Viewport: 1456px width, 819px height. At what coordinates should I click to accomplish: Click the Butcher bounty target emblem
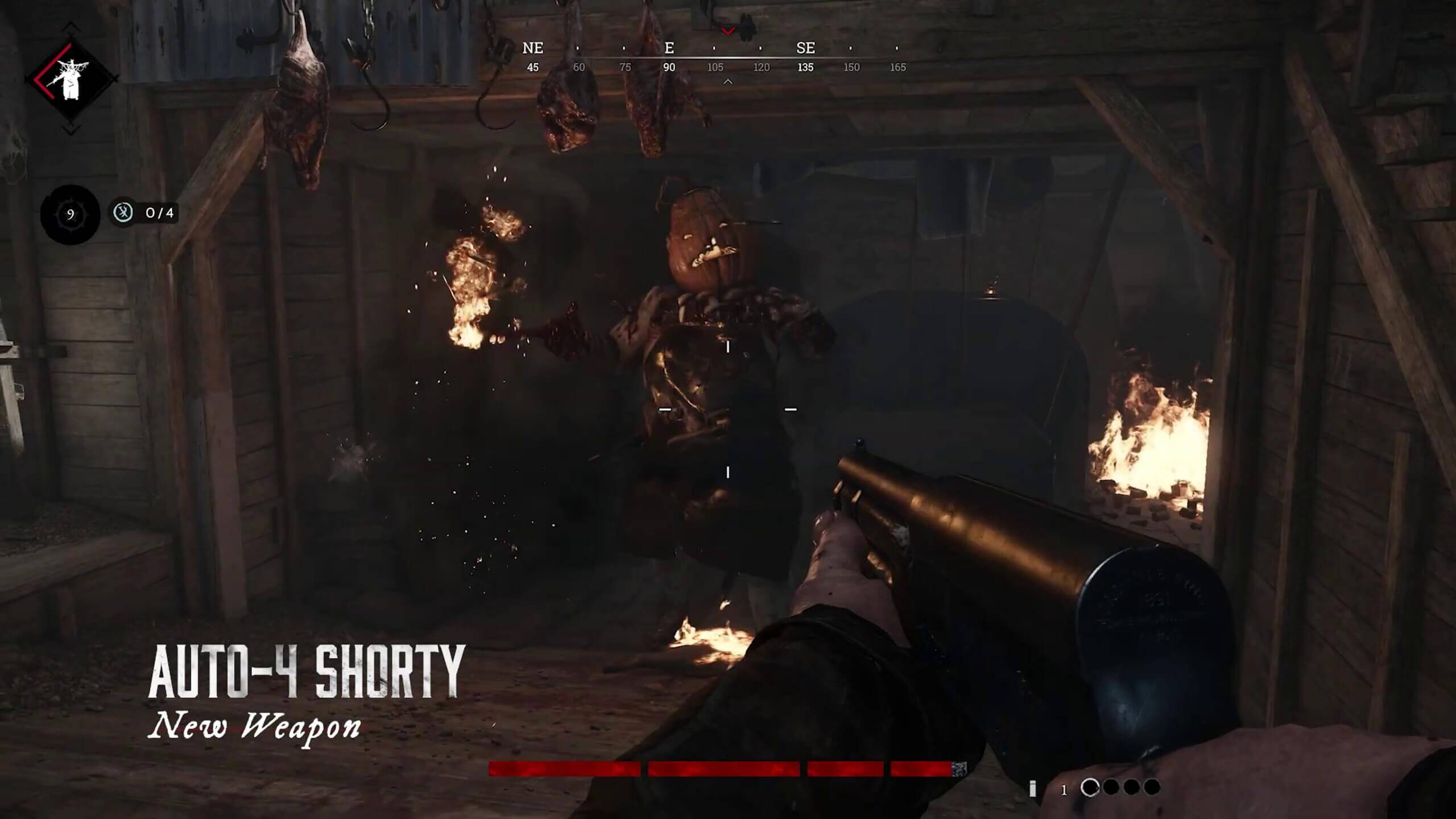pos(72,78)
